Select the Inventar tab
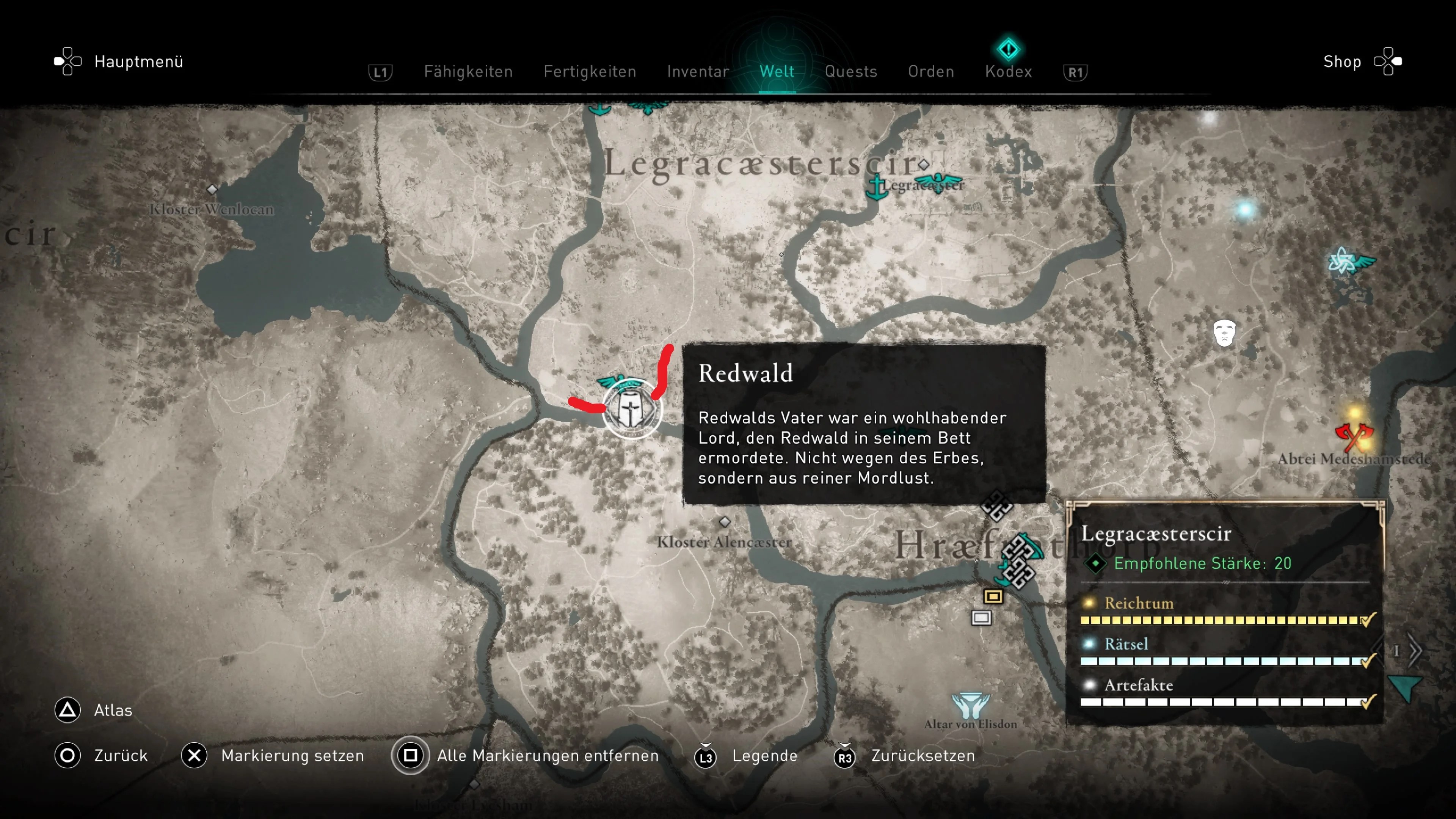 pyautogui.click(x=698, y=72)
